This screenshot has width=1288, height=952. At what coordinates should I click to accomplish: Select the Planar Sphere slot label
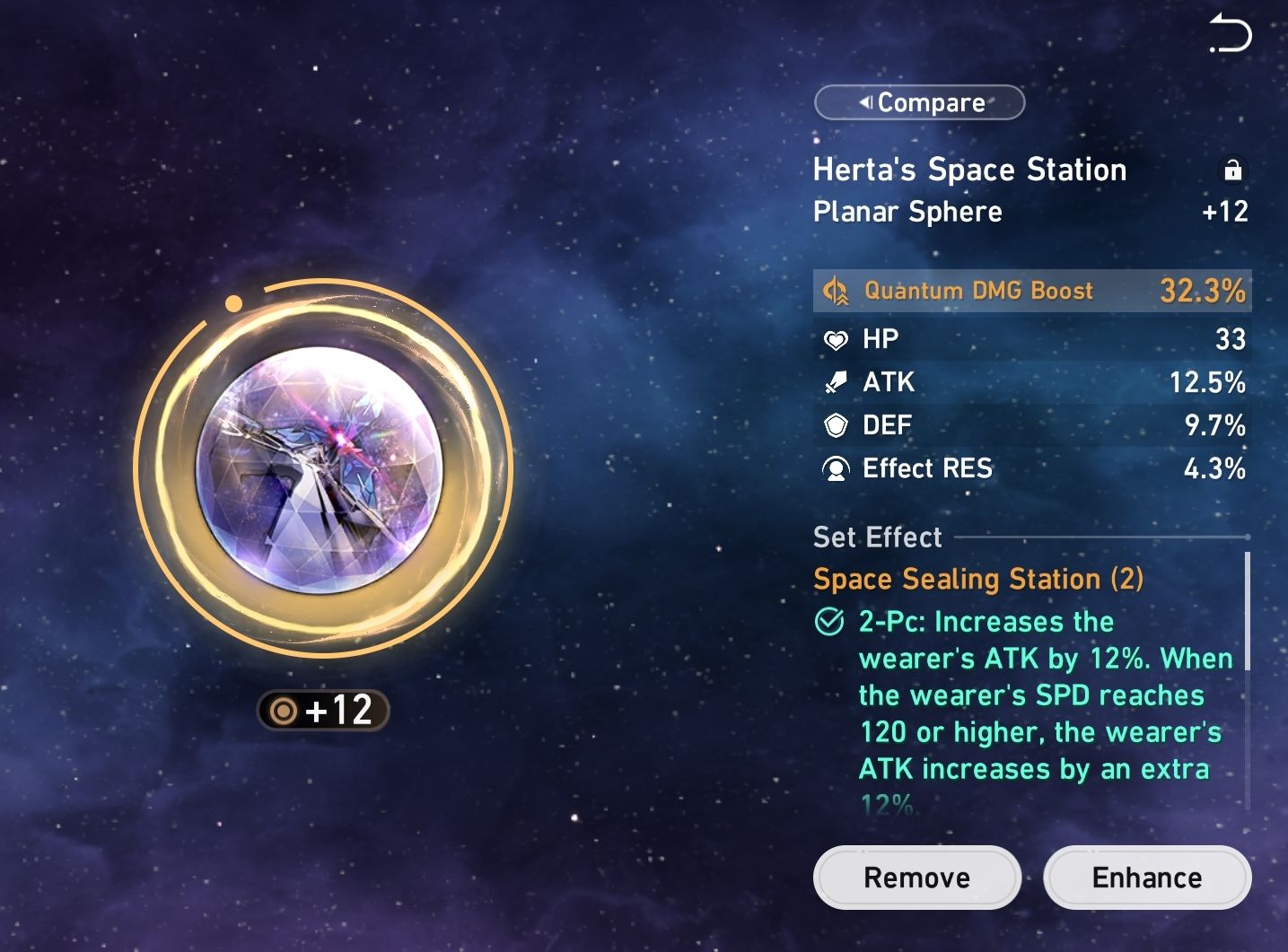[907, 213]
